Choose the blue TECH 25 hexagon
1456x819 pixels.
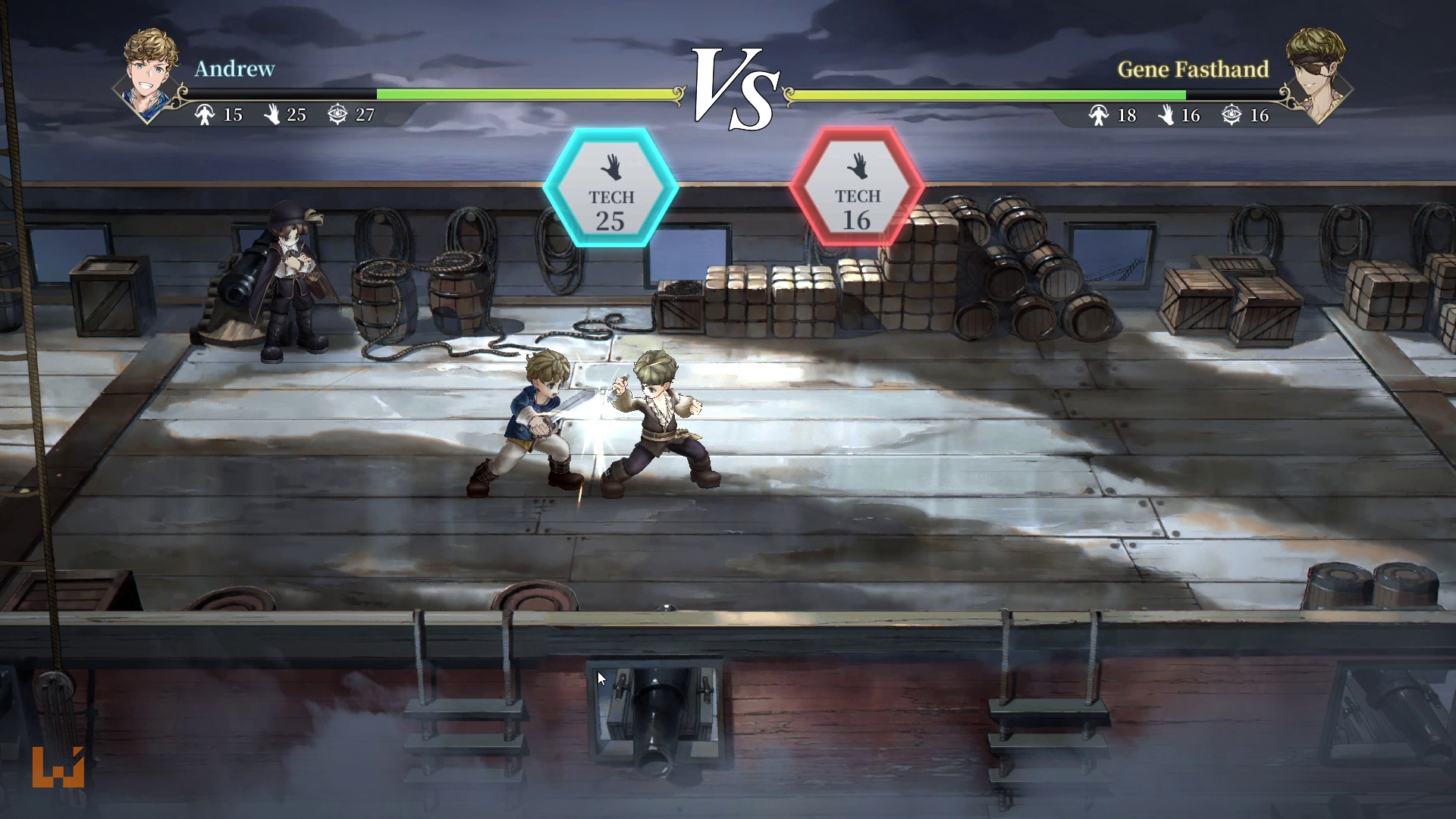(x=610, y=187)
